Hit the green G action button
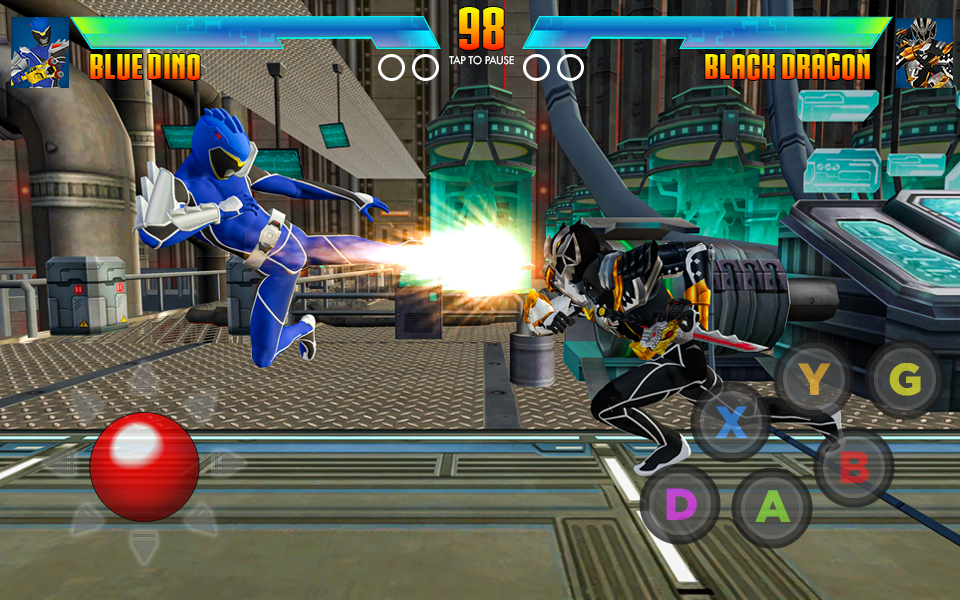Image resolution: width=960 pixels, height=600 pixels. pyautogui.click(x=904, y=379)
